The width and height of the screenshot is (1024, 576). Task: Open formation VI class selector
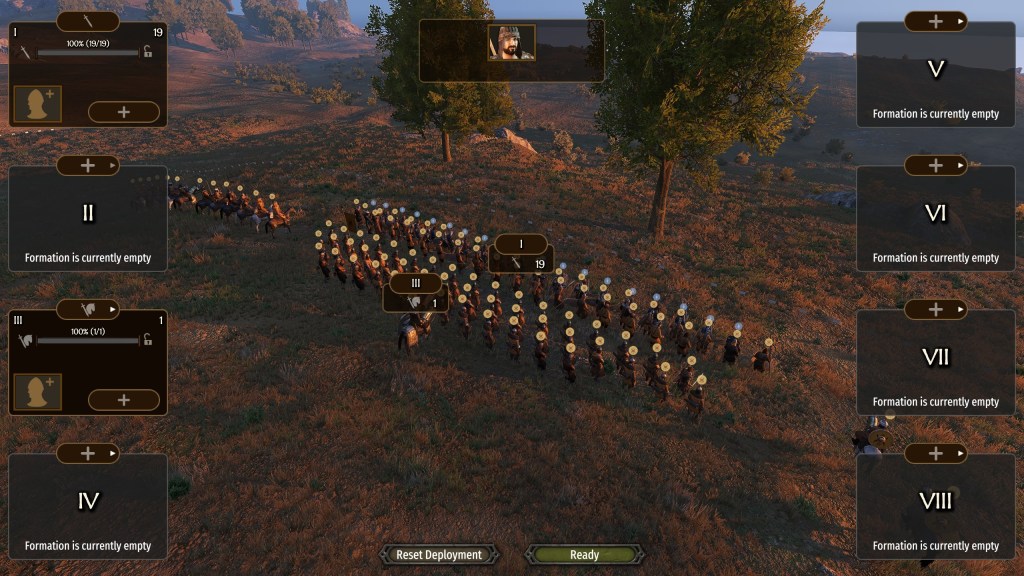[x=936, y=165]
